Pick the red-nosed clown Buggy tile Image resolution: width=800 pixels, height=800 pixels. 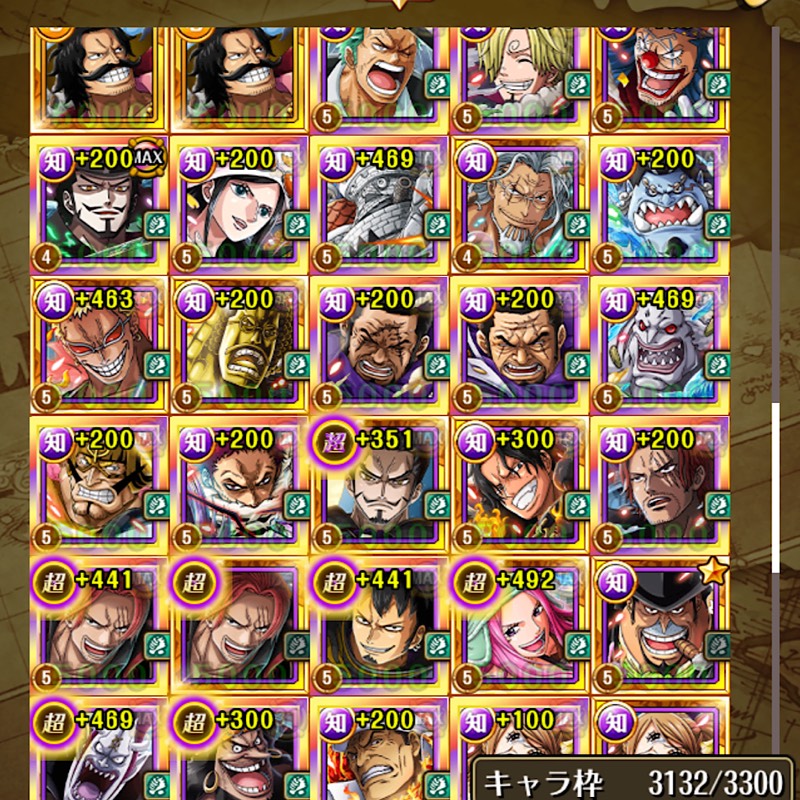(660, 65)
